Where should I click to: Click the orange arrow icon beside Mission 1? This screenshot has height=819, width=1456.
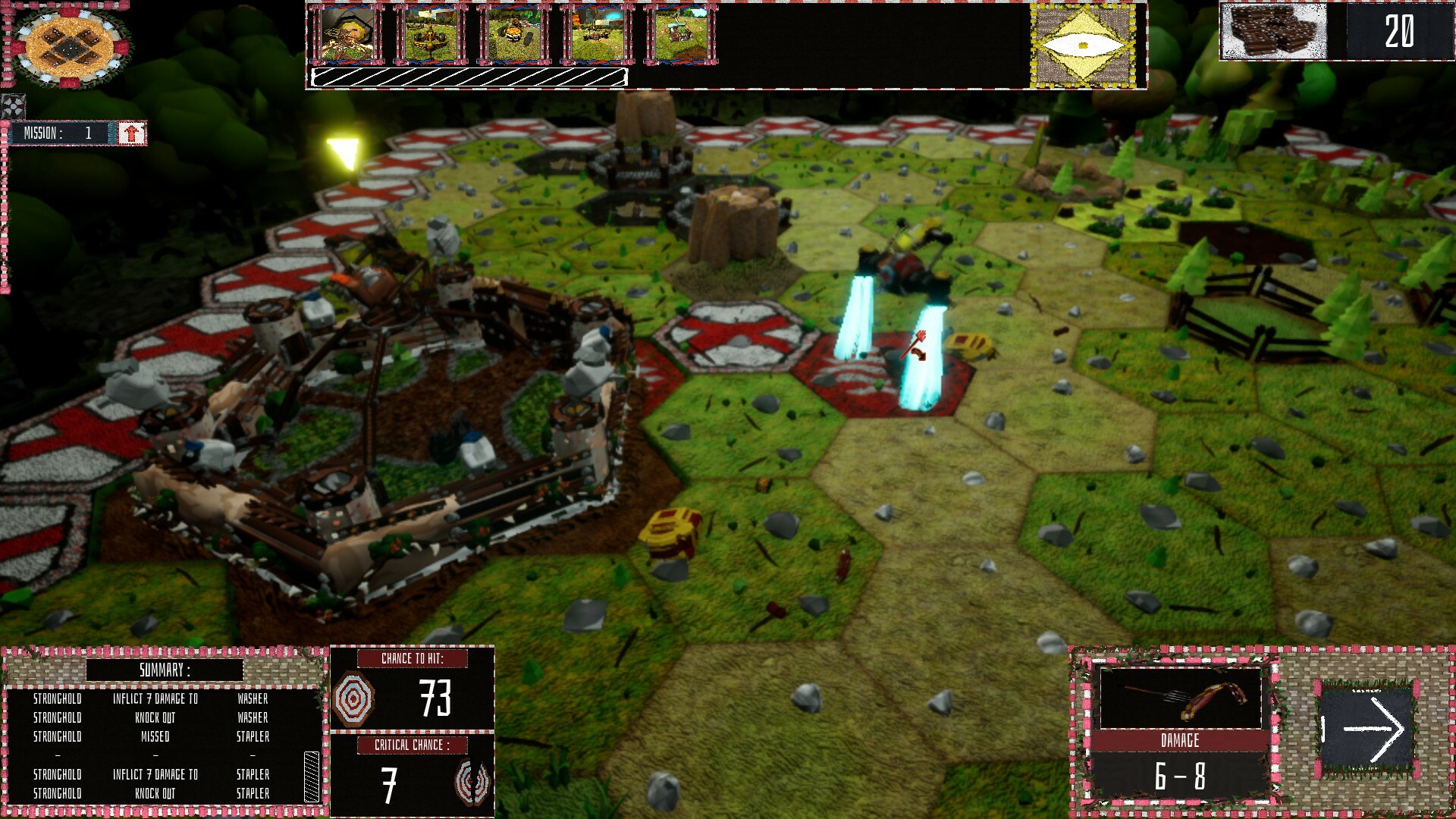130,133
